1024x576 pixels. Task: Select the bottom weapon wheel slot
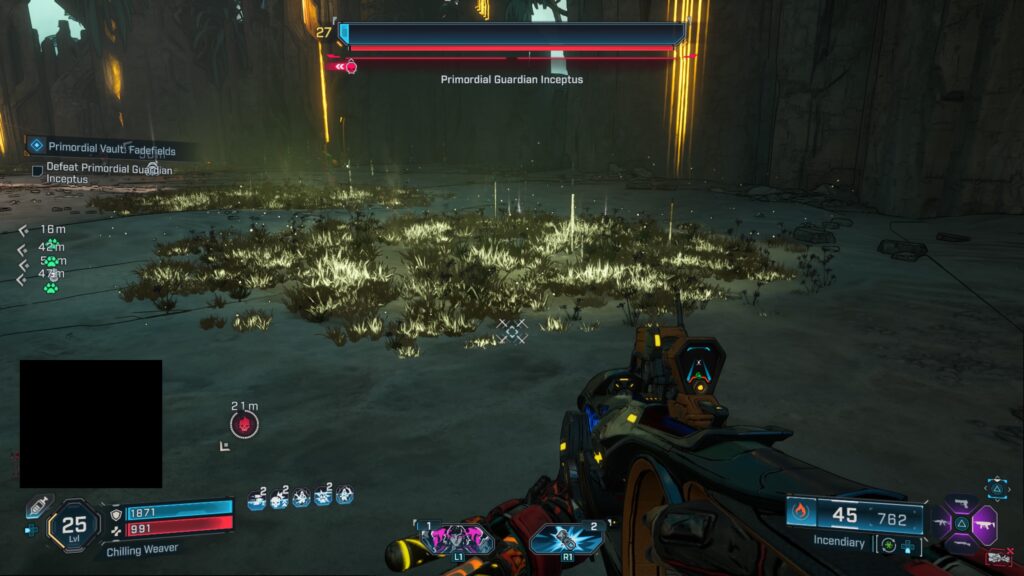tap(961, 543)
